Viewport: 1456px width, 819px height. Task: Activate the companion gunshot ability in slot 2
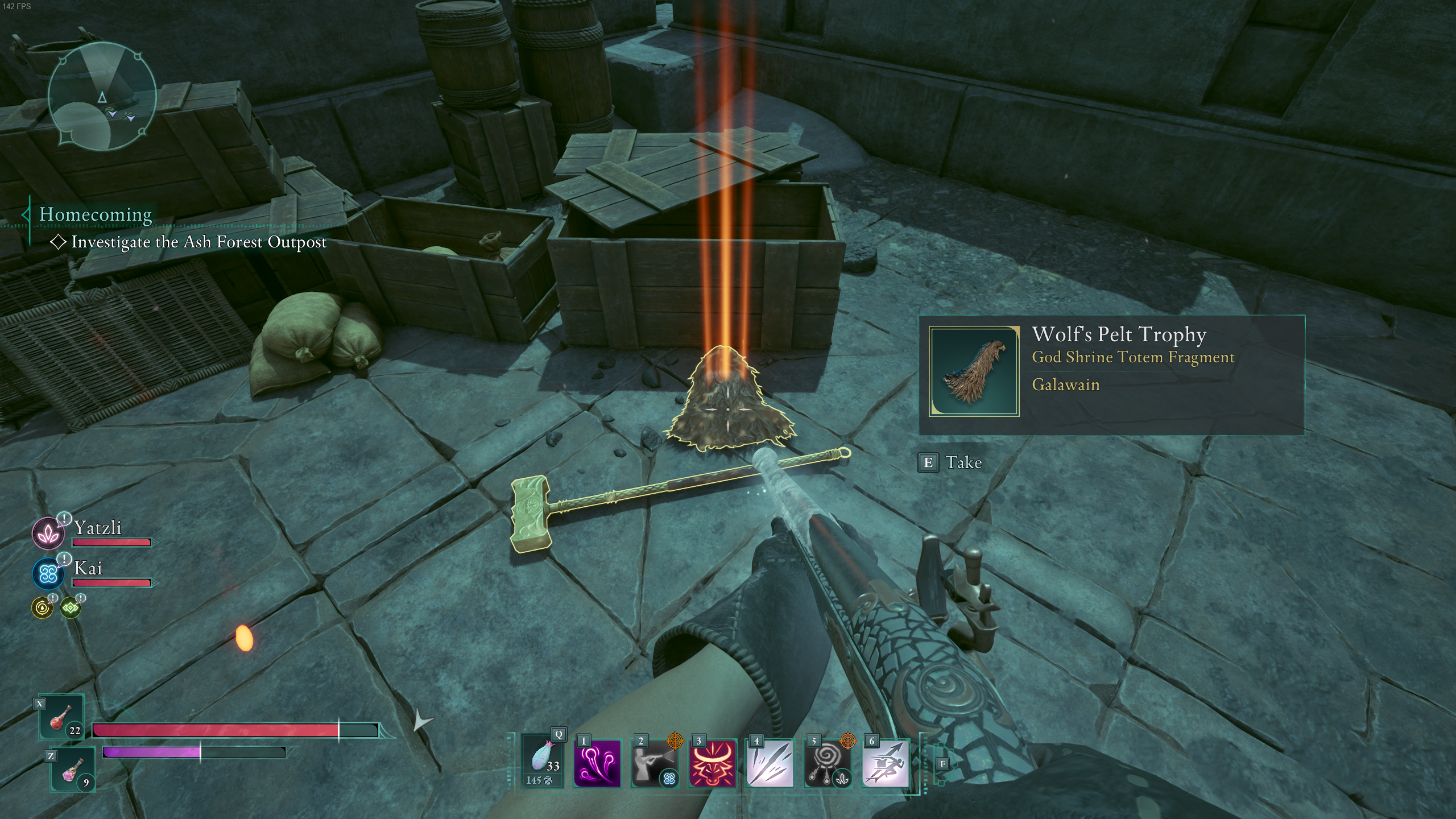coord(655,762)
